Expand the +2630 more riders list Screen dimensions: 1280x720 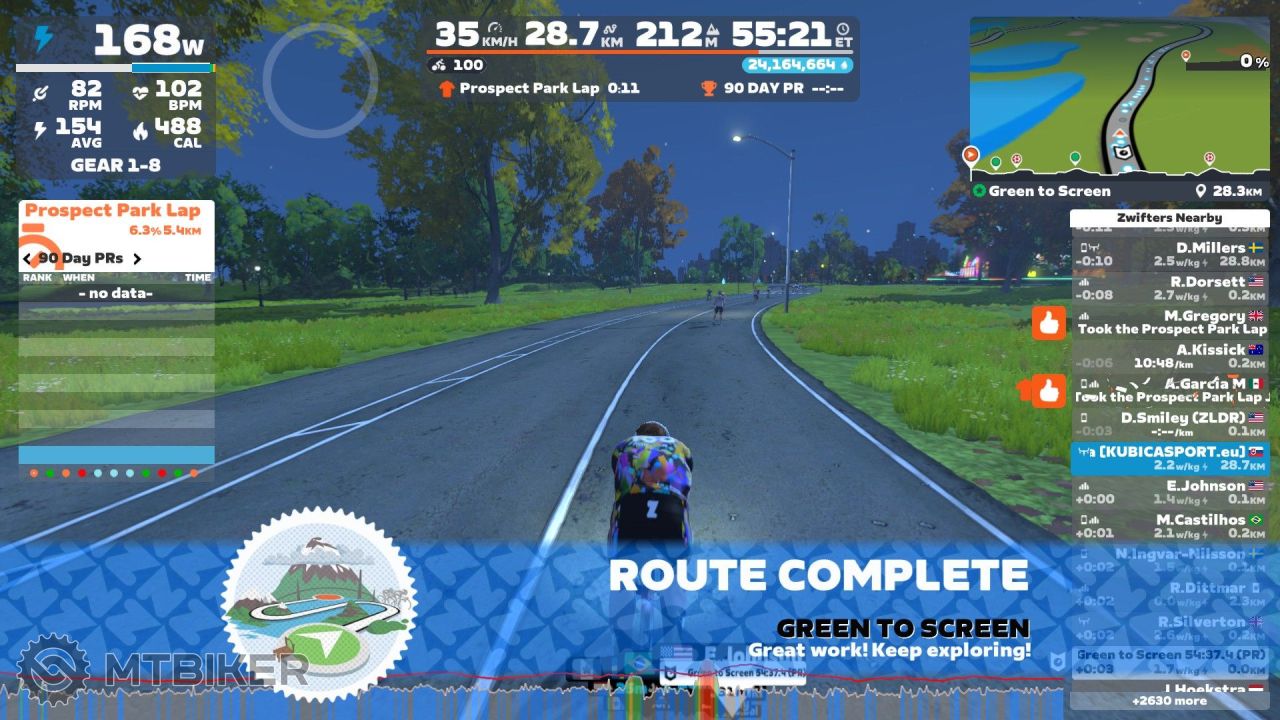click(1169, 700)
